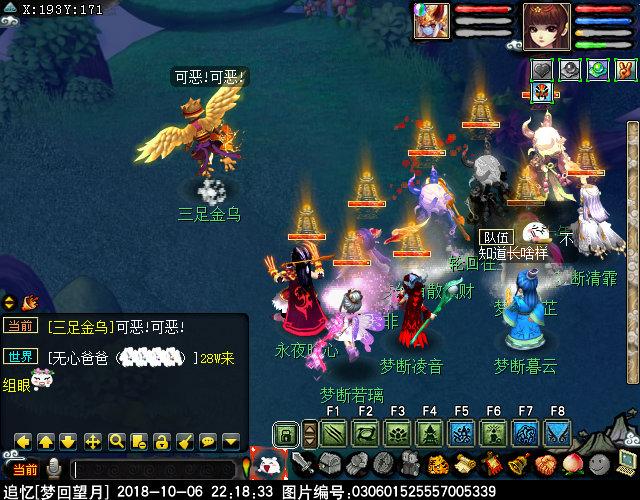Clear chat with the broom button
The height and width of the screenshot is (500, 640).
185,440
